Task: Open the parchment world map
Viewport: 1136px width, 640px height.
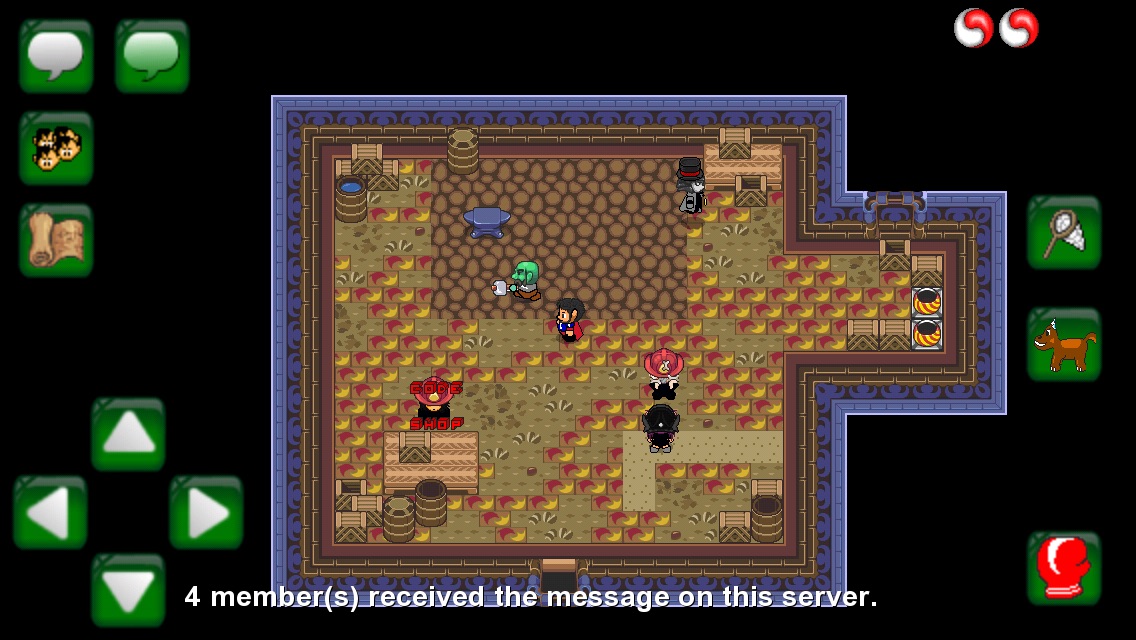Action: click(56, 240)
